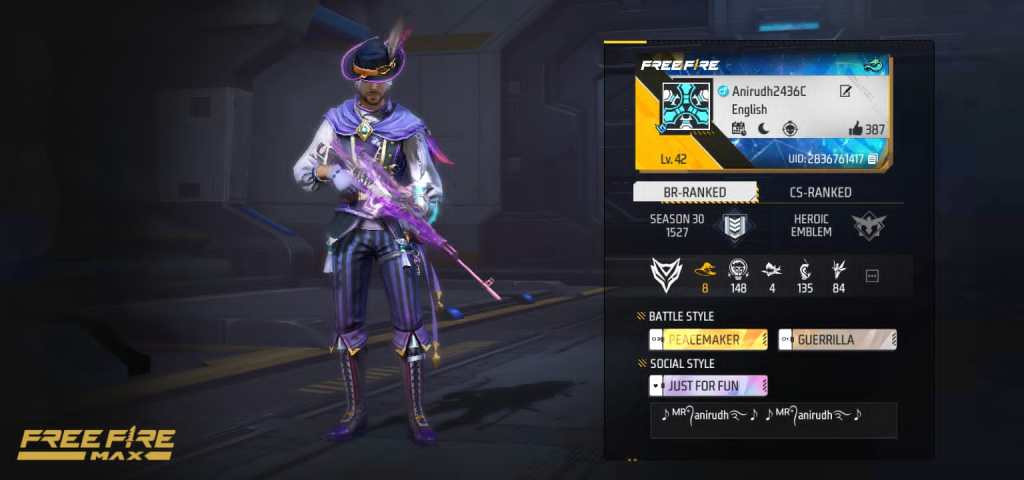Show more stats via the ellipsis button
This screenshot has height=480, width=1024.
(x=871, y=276)
